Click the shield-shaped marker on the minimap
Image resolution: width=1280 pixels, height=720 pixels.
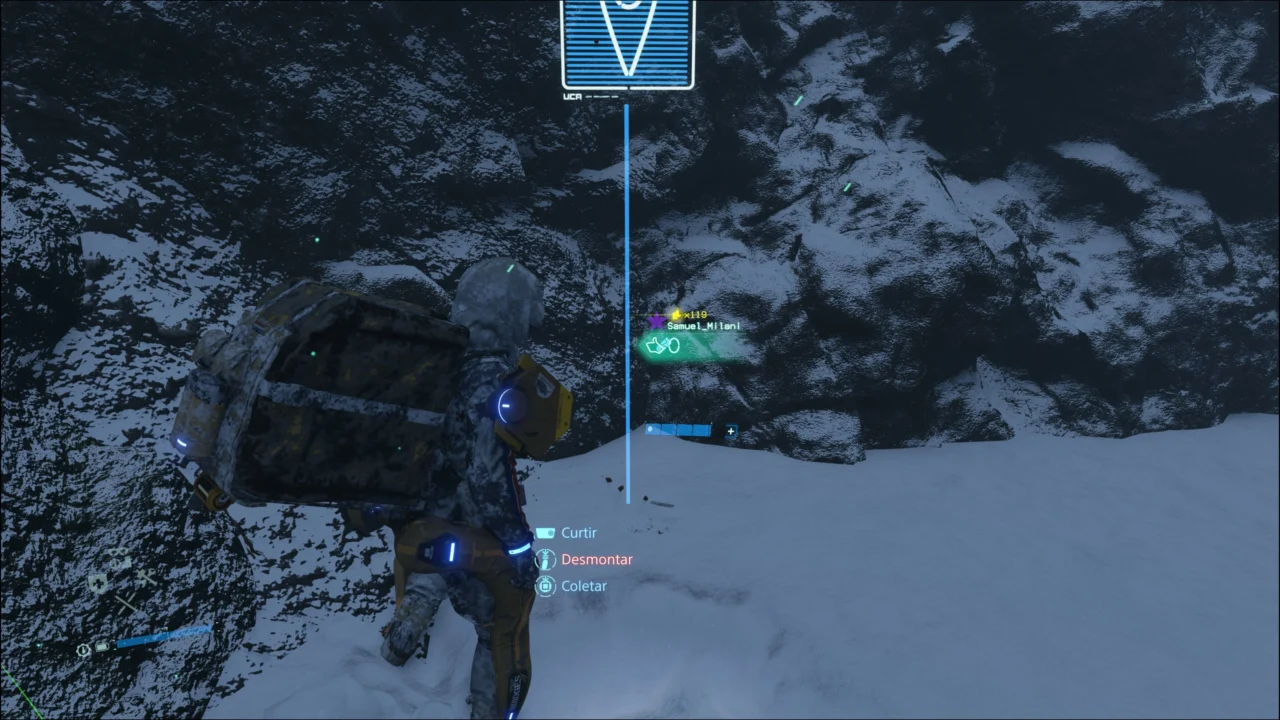point(98,583)
